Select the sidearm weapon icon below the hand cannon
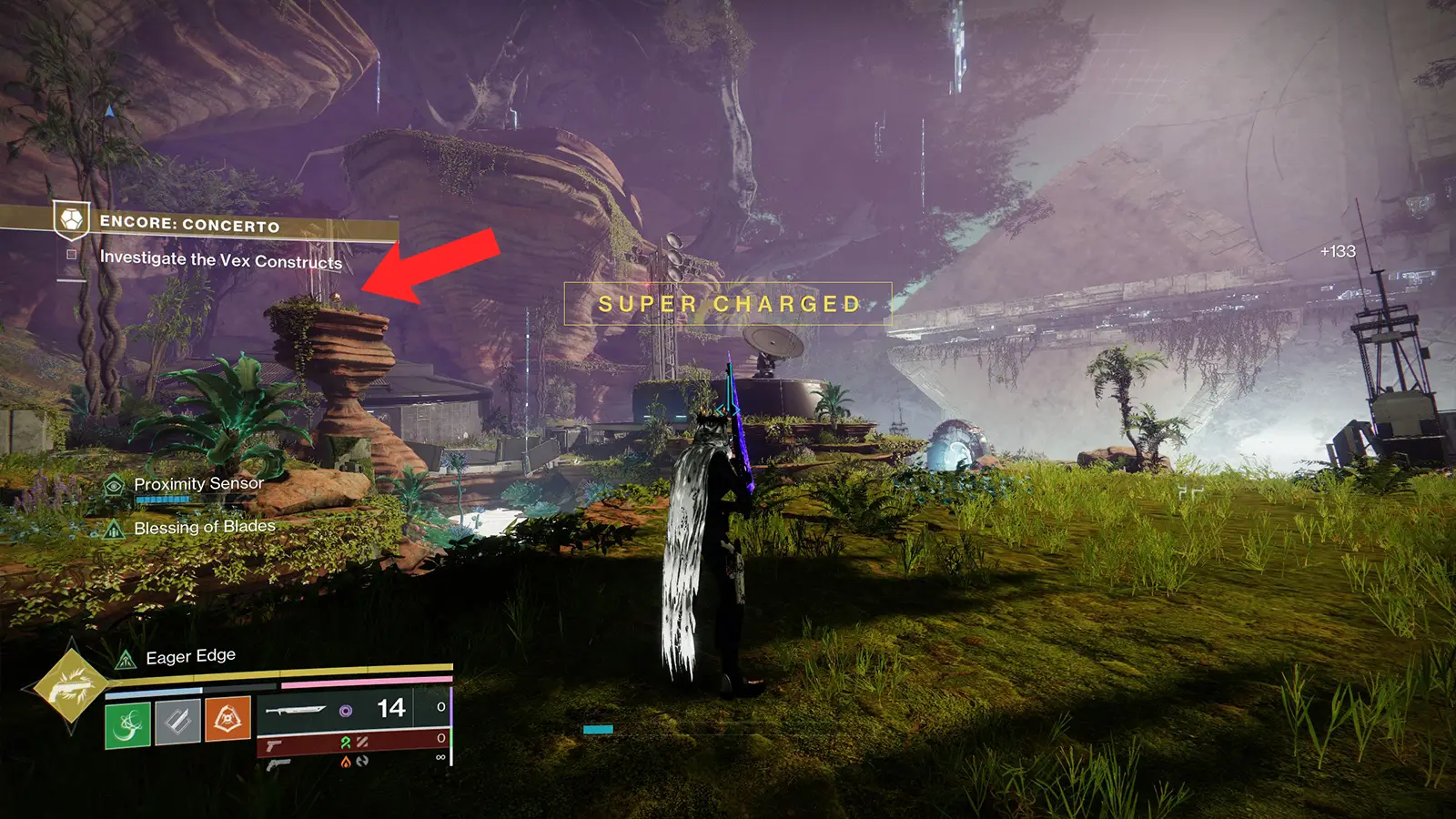This screenshot has height=819, width=1456. coord(279,765)
